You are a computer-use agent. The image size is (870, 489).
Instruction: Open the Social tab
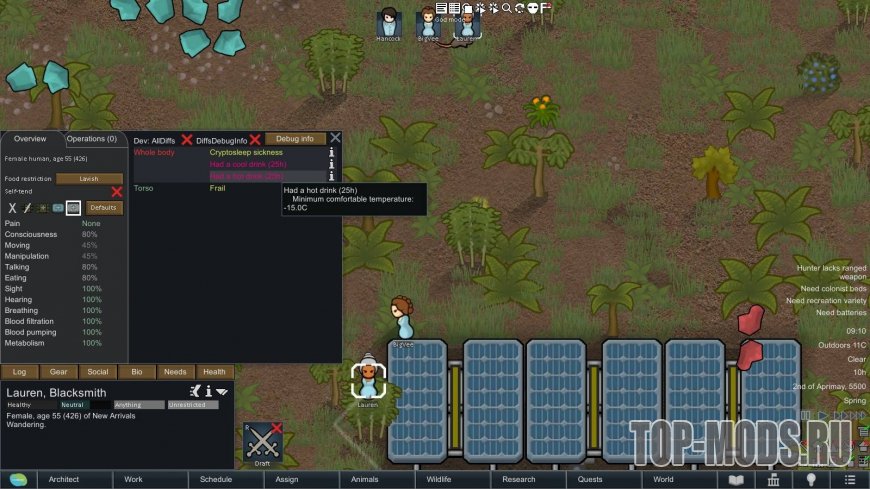(98, 372)
